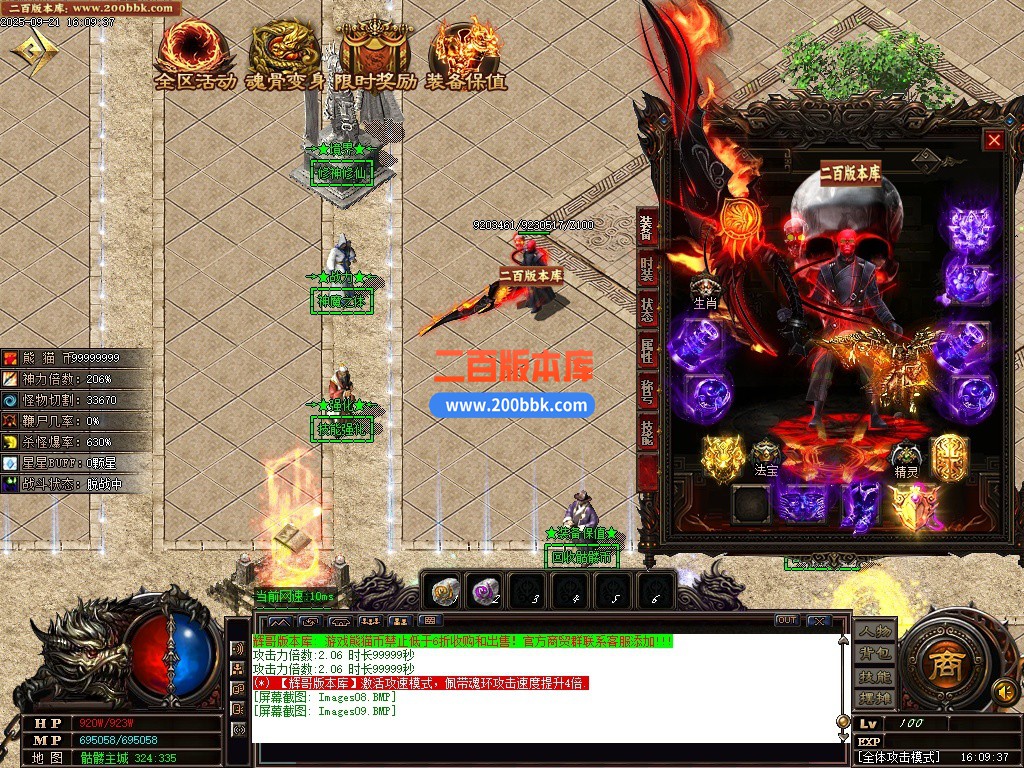Select the 生肖 zodiac equipment slot
The width and height of the screenshot is (1024, 768).
point(705,287)
